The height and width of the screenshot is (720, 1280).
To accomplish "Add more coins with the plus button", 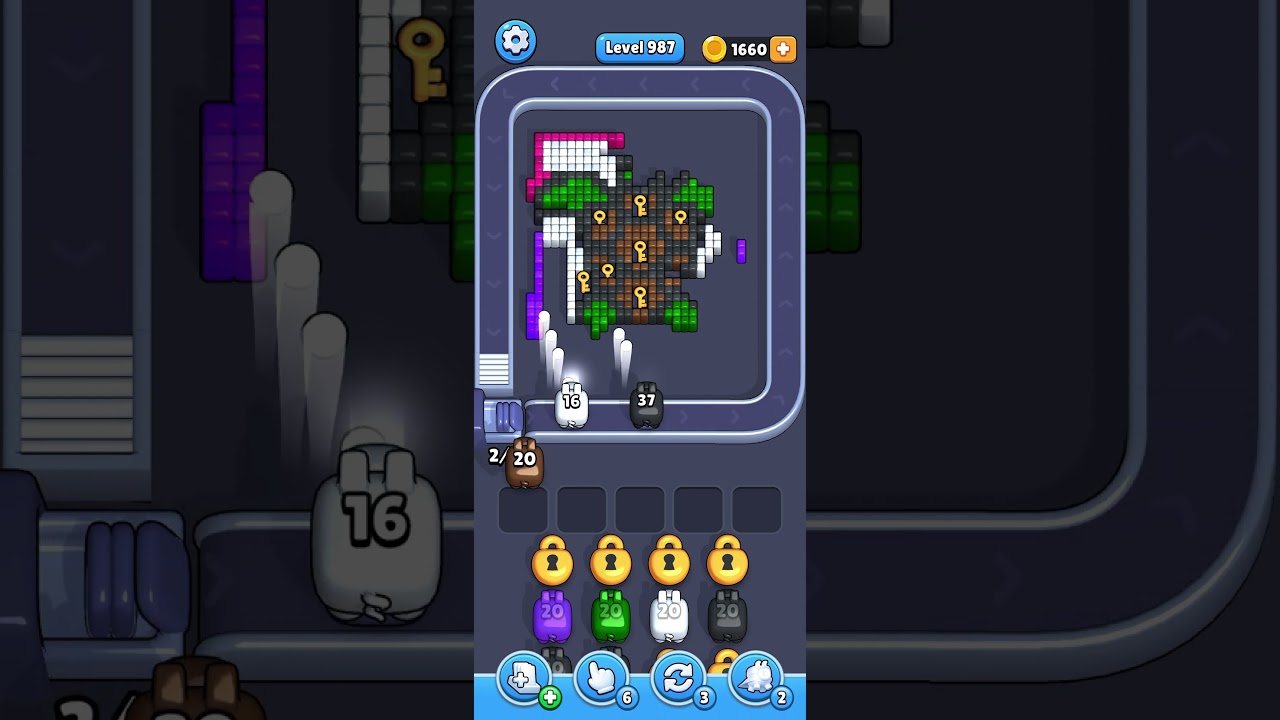I will tap(783, 49).
